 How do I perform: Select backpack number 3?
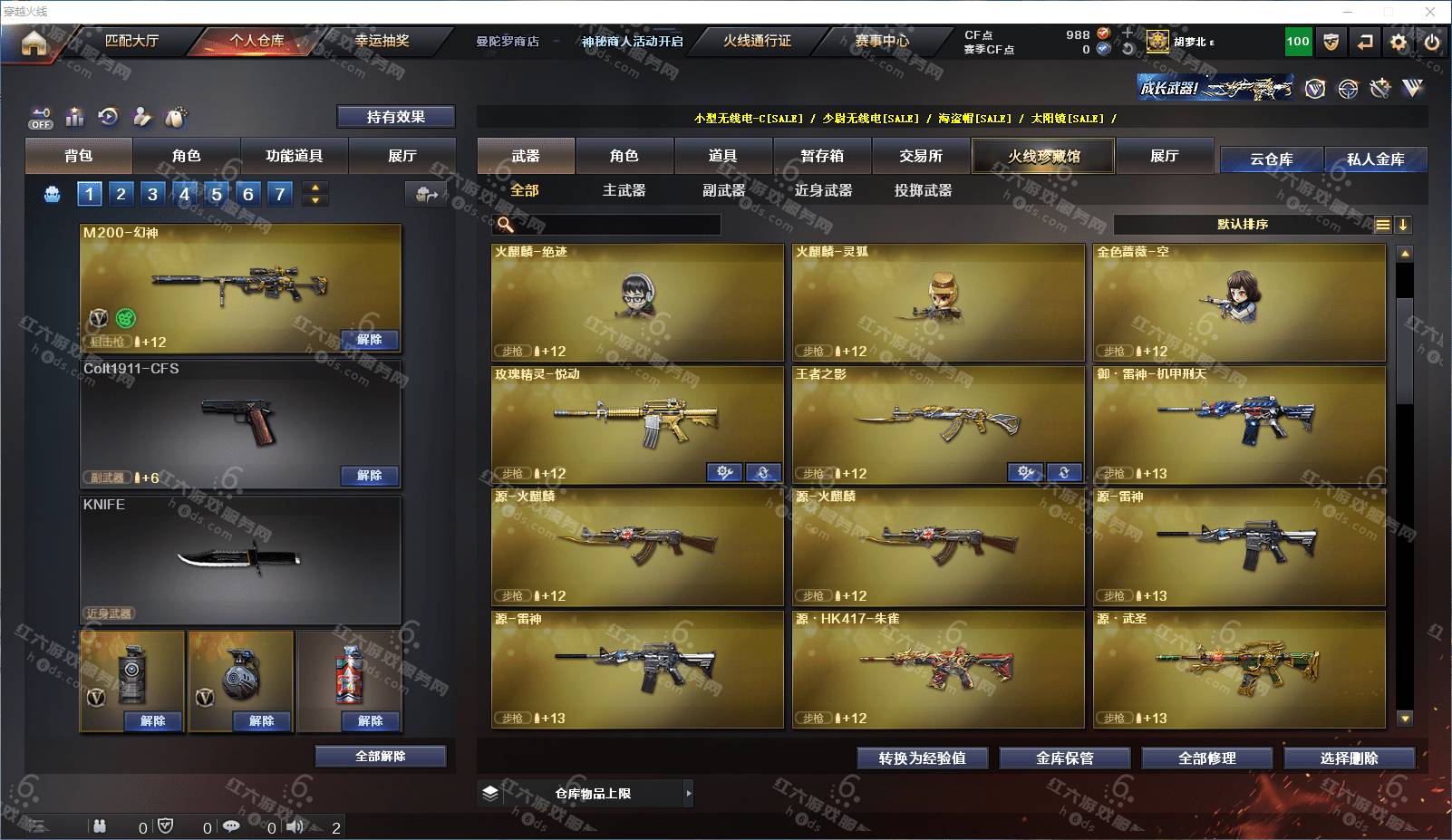(x=152, y=194)
